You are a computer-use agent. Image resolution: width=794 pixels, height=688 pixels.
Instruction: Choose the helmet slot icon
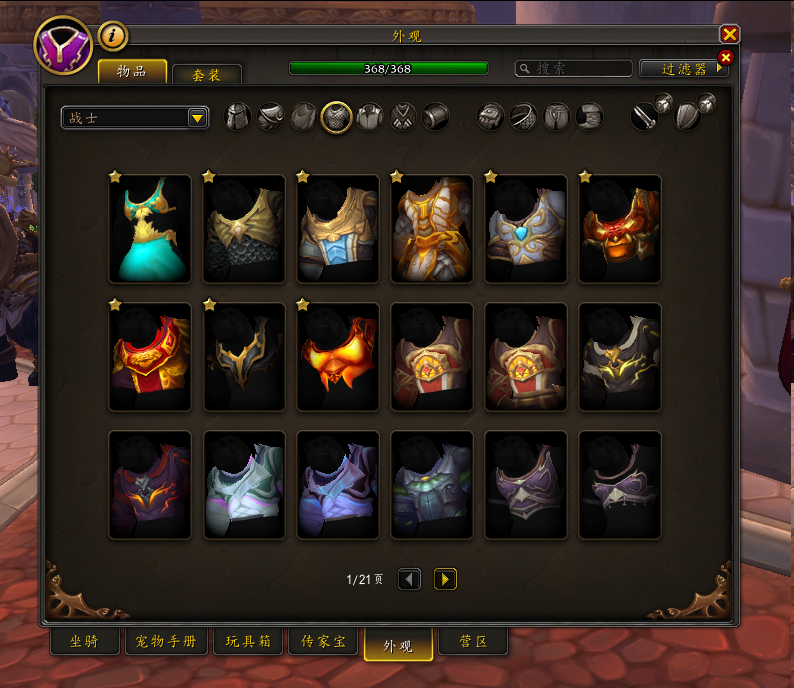click(x=238, y=117)
